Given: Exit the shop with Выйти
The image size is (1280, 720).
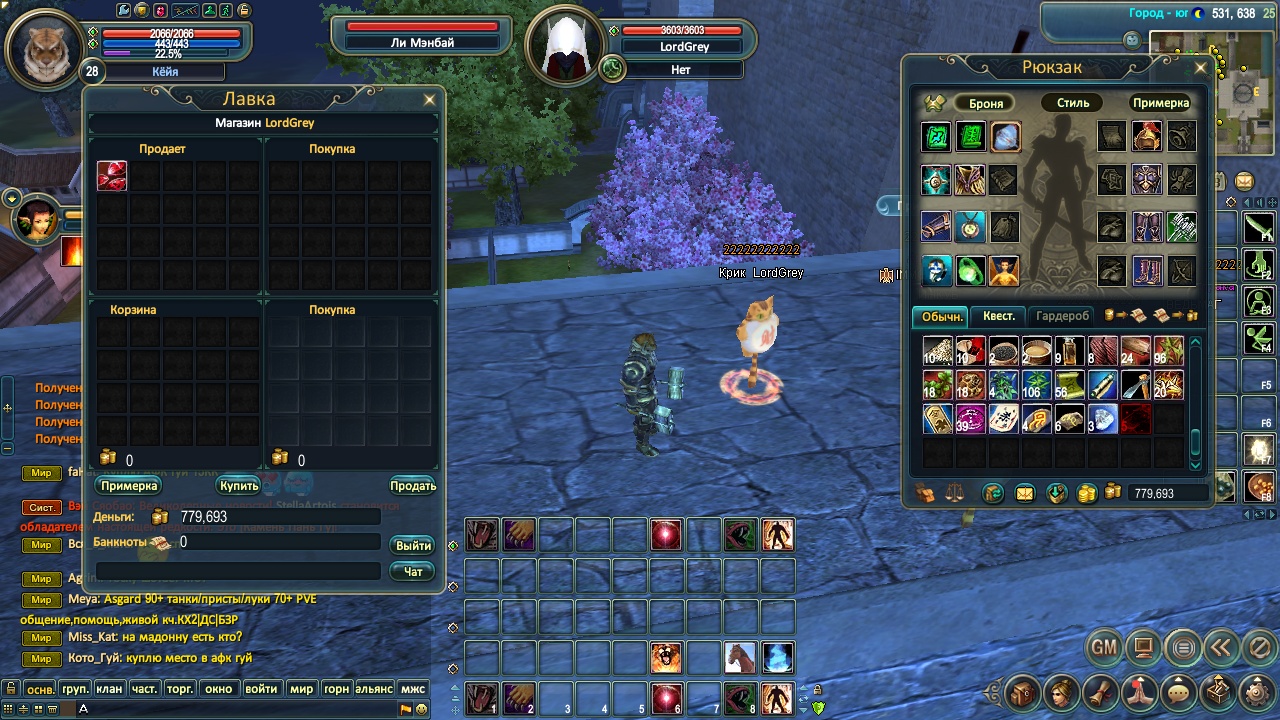Looking at the screenshot, I should coord(413,545).
